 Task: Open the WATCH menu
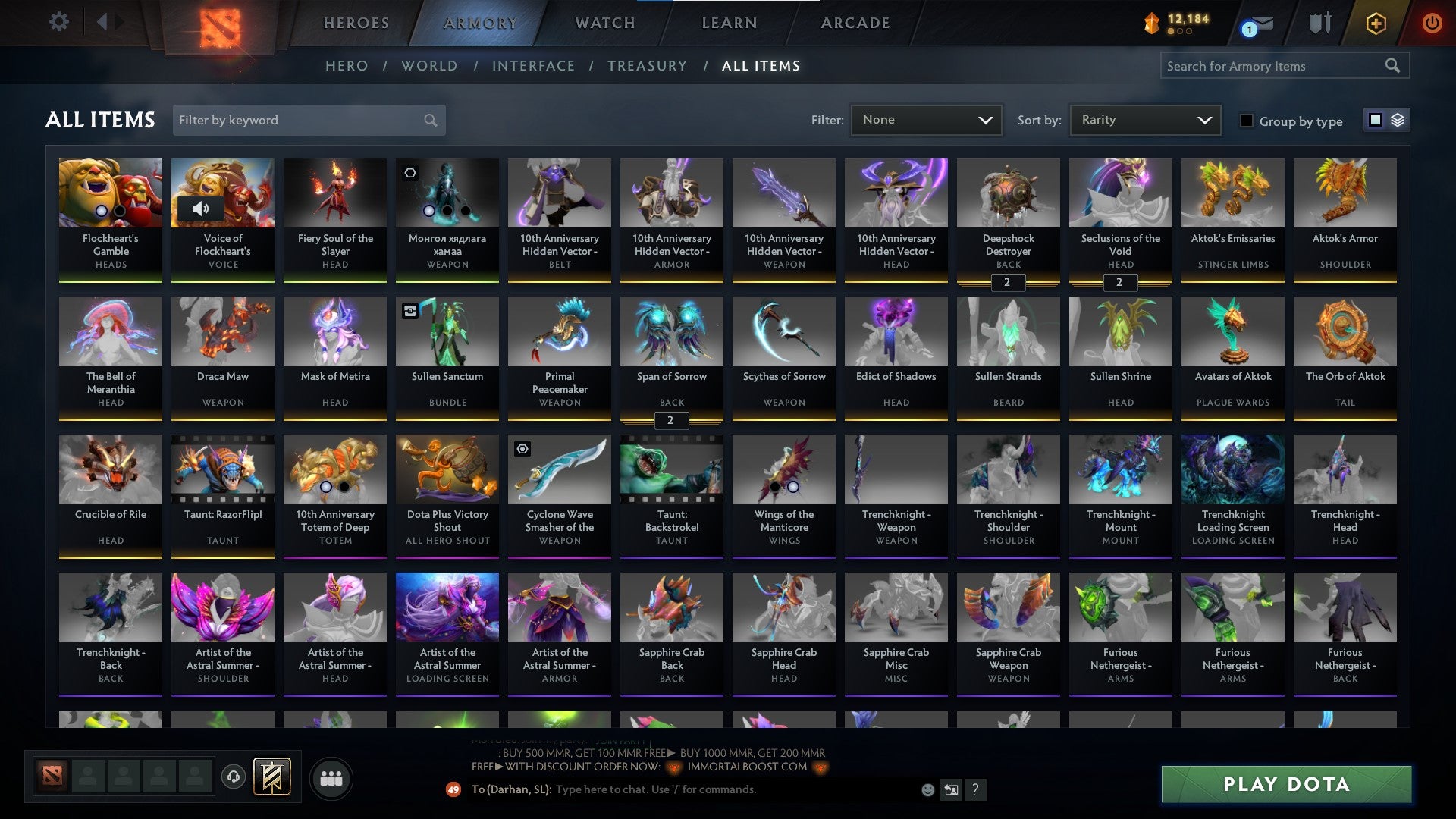(x=604, y=23)
